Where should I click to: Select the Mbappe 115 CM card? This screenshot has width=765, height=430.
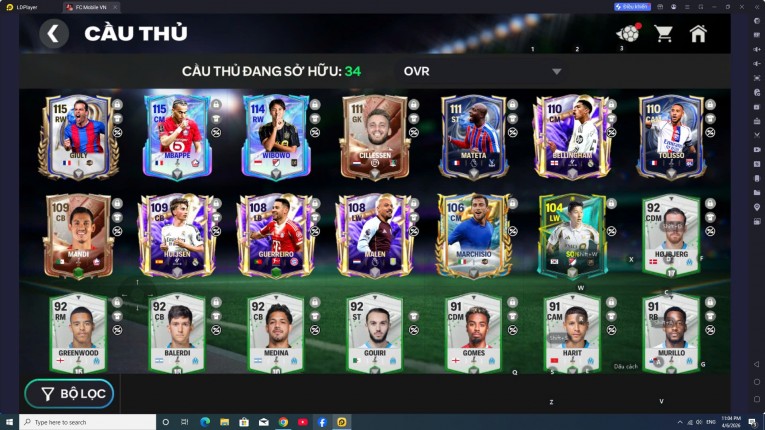[176, 137]
